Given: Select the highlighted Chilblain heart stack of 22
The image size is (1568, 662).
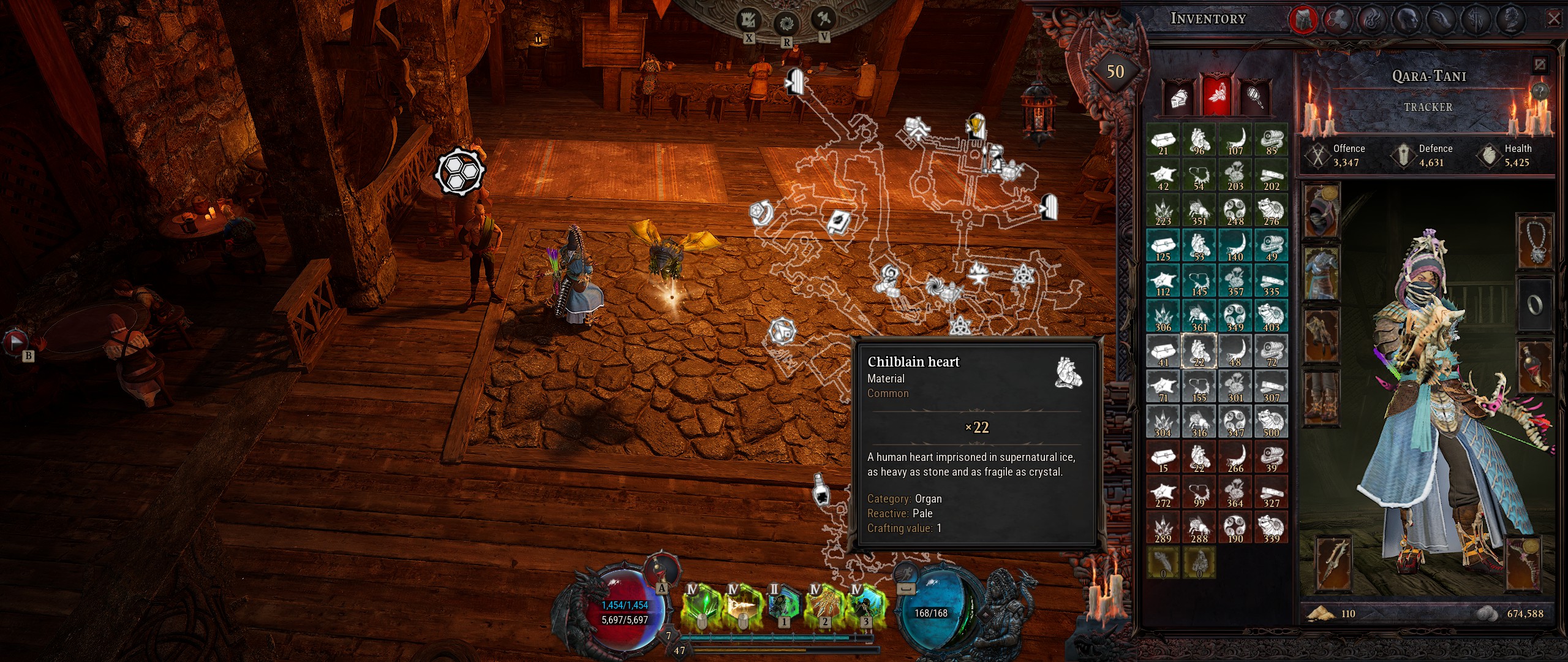Looking at the screenshot, I should click(x=1199, y=352).
